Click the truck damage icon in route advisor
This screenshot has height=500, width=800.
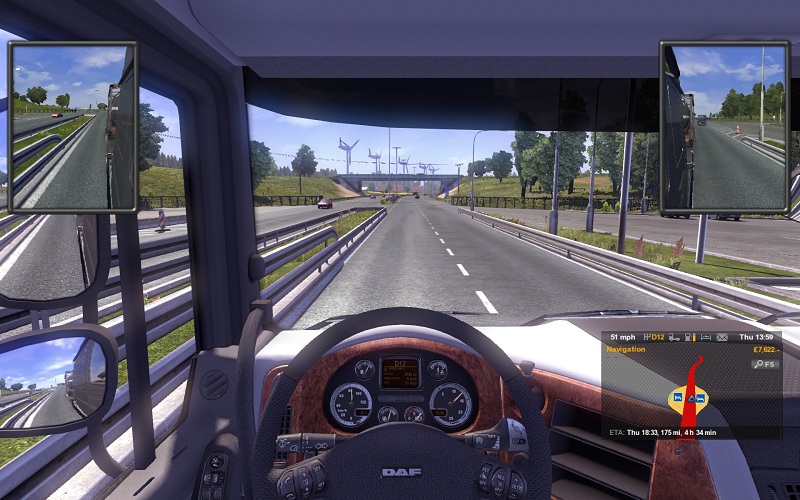pyautogui.click(x=674, y=338)
